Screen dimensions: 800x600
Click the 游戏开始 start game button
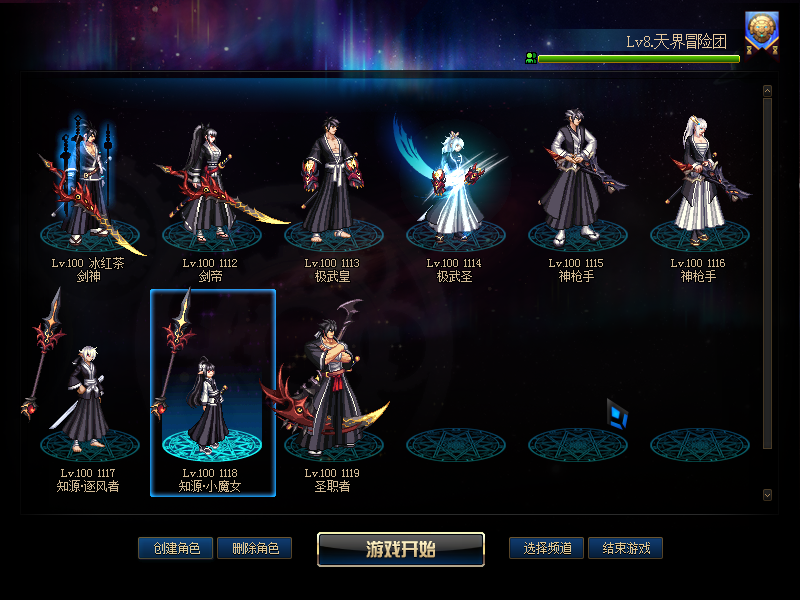point(401,549)
